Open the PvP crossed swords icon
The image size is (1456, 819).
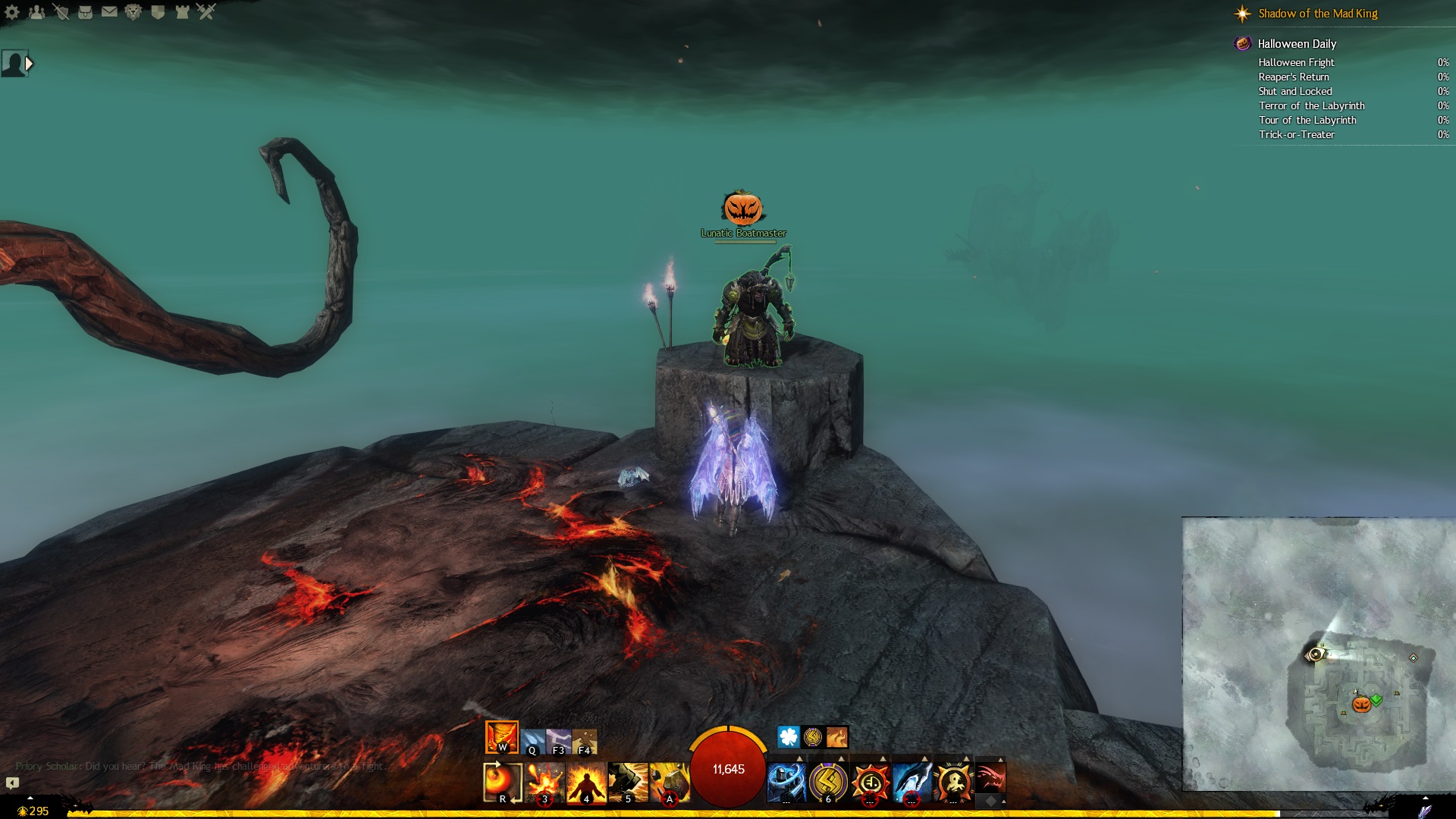pyautogui.click(x=206, y=12)
